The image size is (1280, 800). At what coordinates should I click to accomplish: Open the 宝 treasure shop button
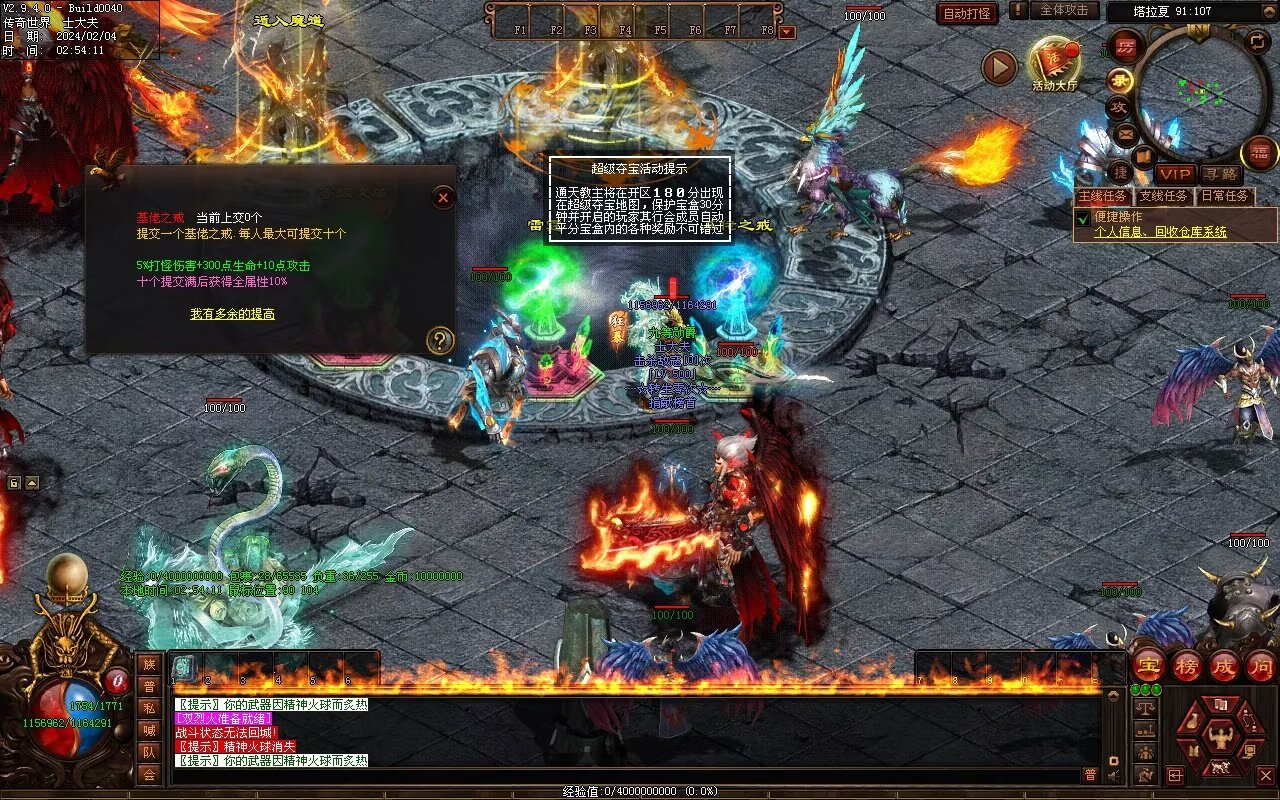(1148, 665)
